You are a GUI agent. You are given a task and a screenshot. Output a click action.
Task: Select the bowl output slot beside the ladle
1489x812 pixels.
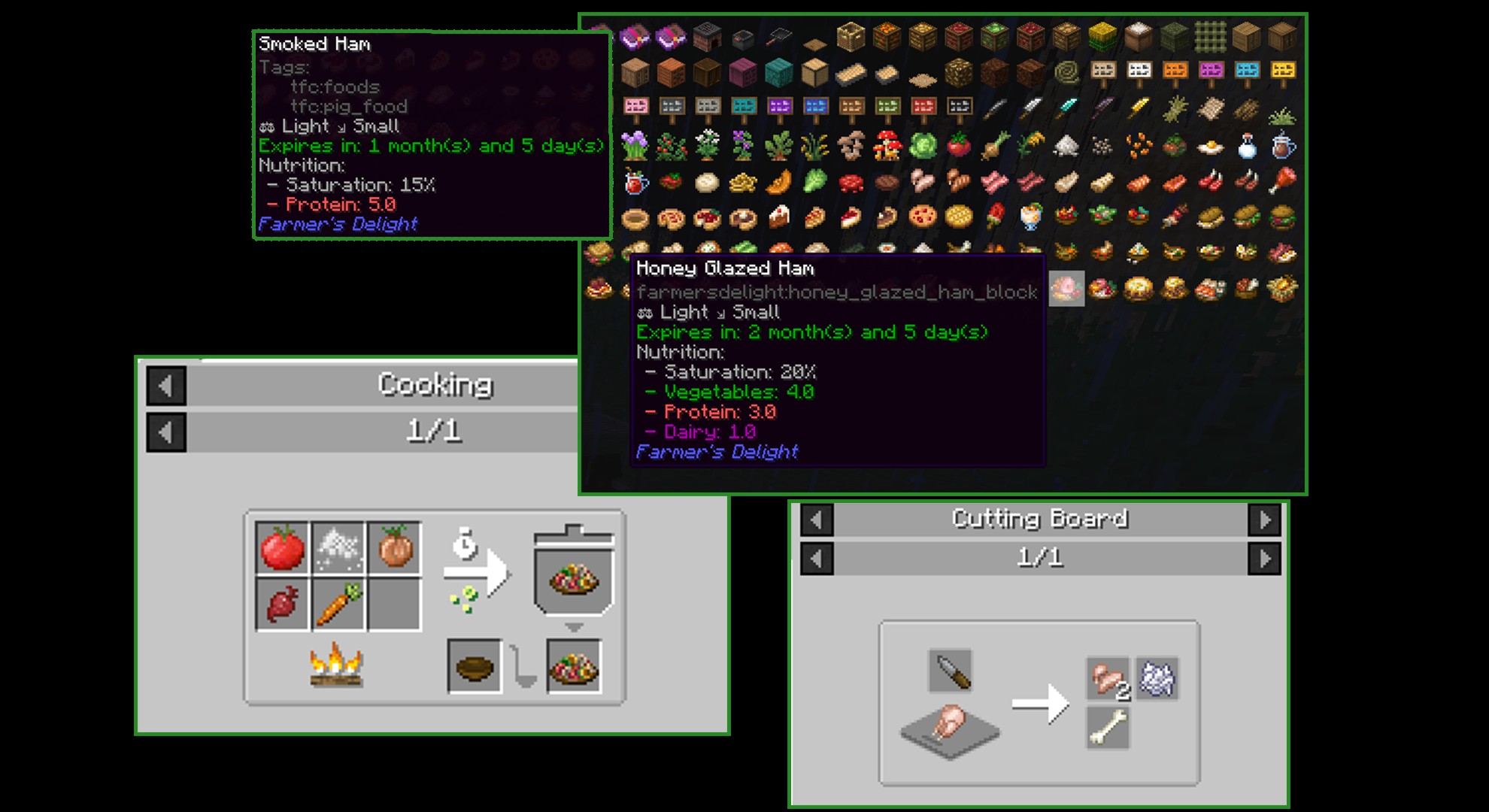[x=574, y=666]
